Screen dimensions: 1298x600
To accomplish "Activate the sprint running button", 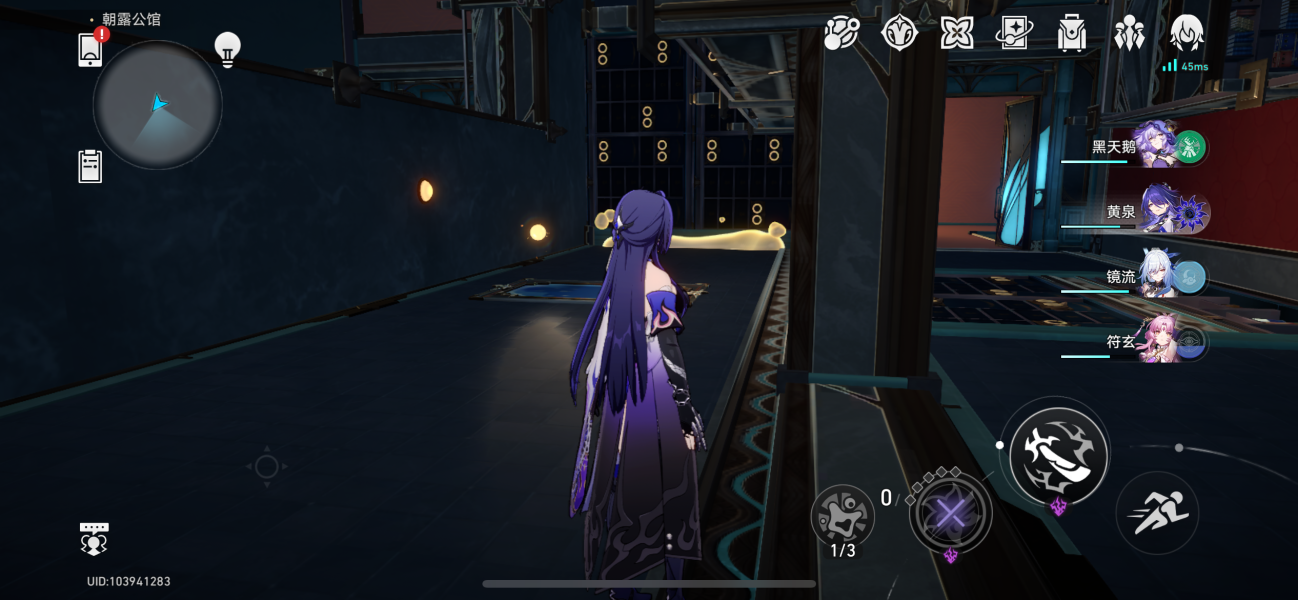I will pyautogui.click(x=1157, y=513).
